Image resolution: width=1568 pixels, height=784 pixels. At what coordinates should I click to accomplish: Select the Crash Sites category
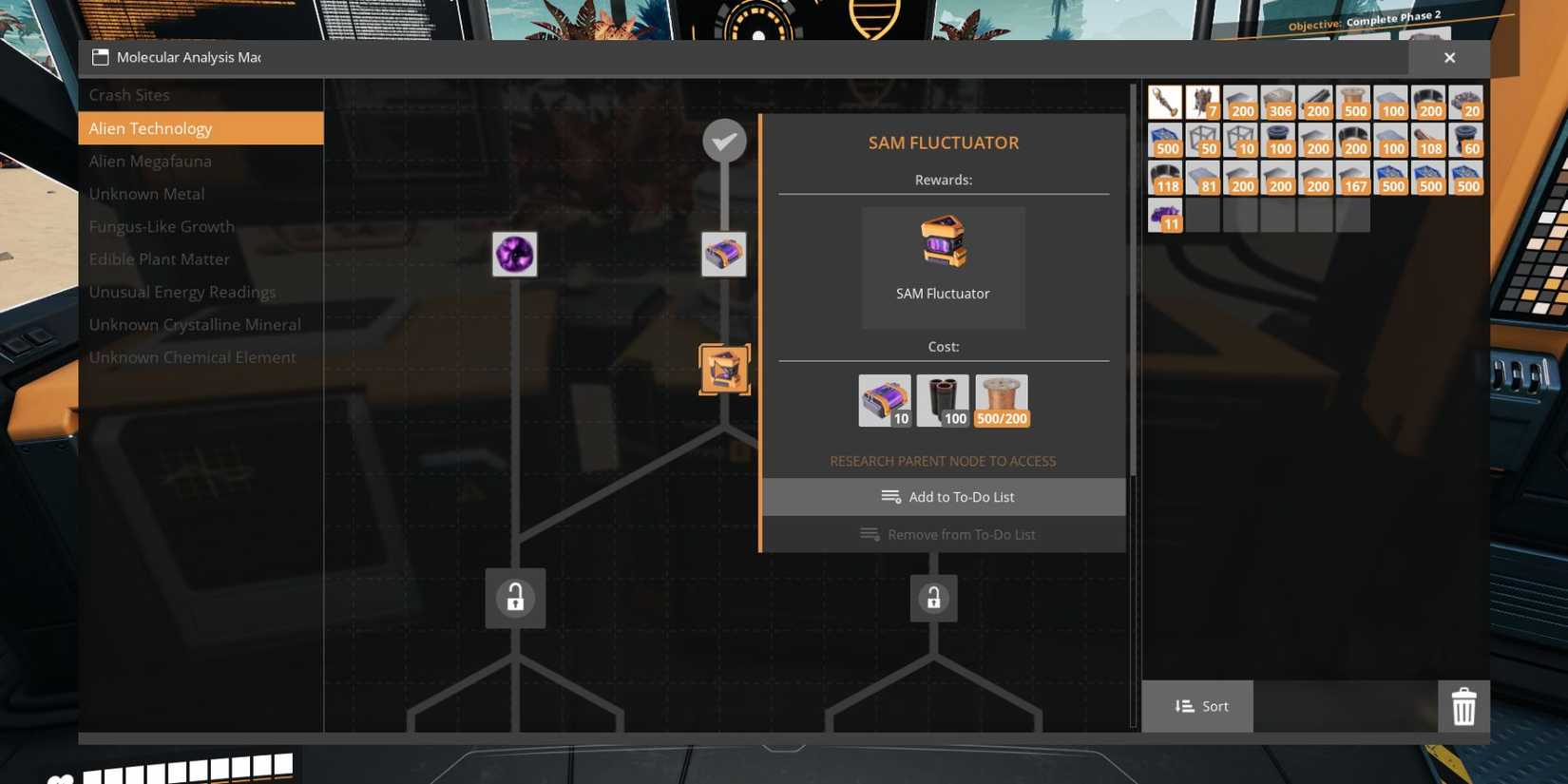pos(129,94)
